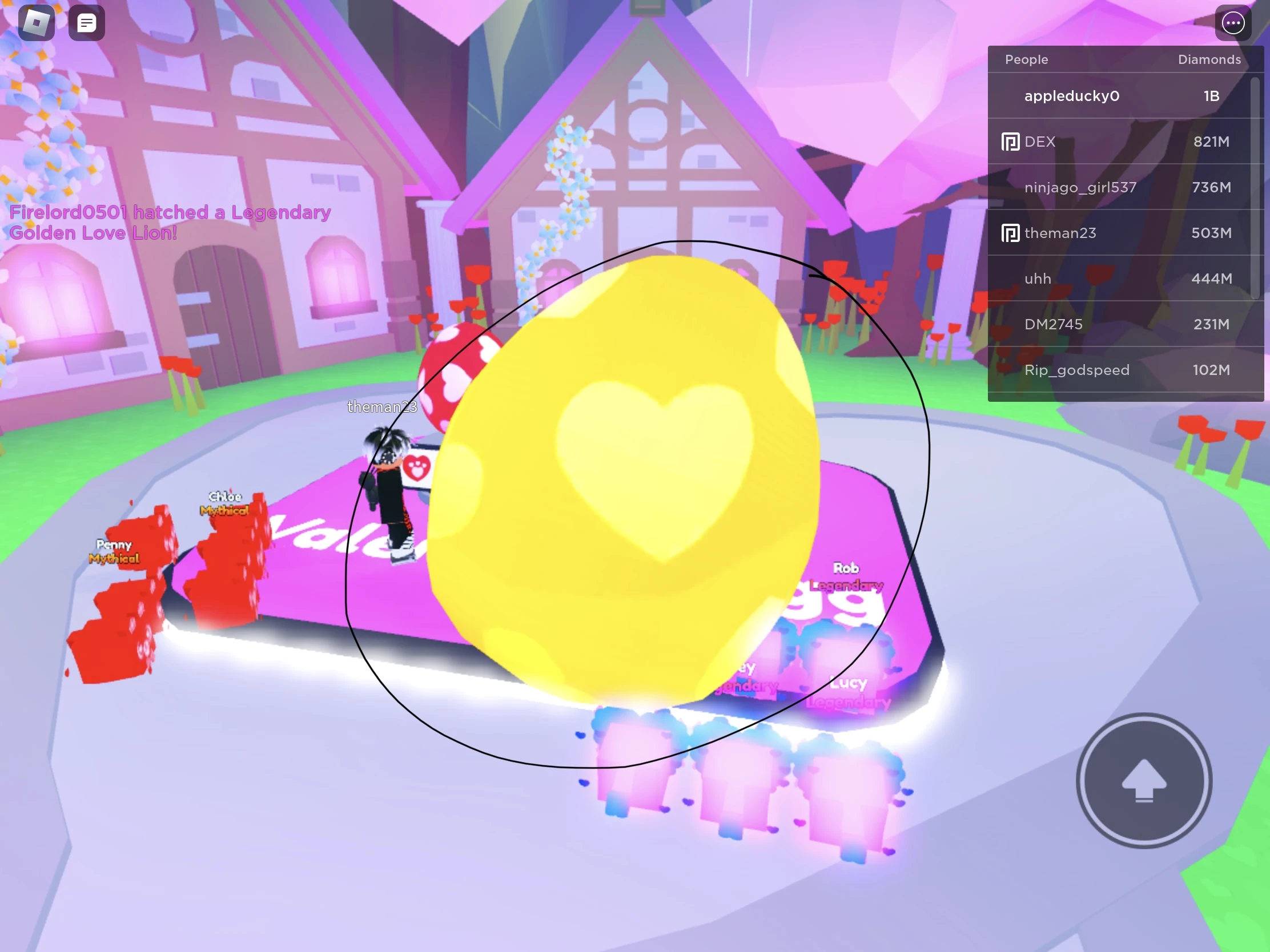The height and width of the screenshot is (952, 1270).
Task: Select DM2745 on the leaderboard
Action: pyautogui.click(x=1054, y=324)
